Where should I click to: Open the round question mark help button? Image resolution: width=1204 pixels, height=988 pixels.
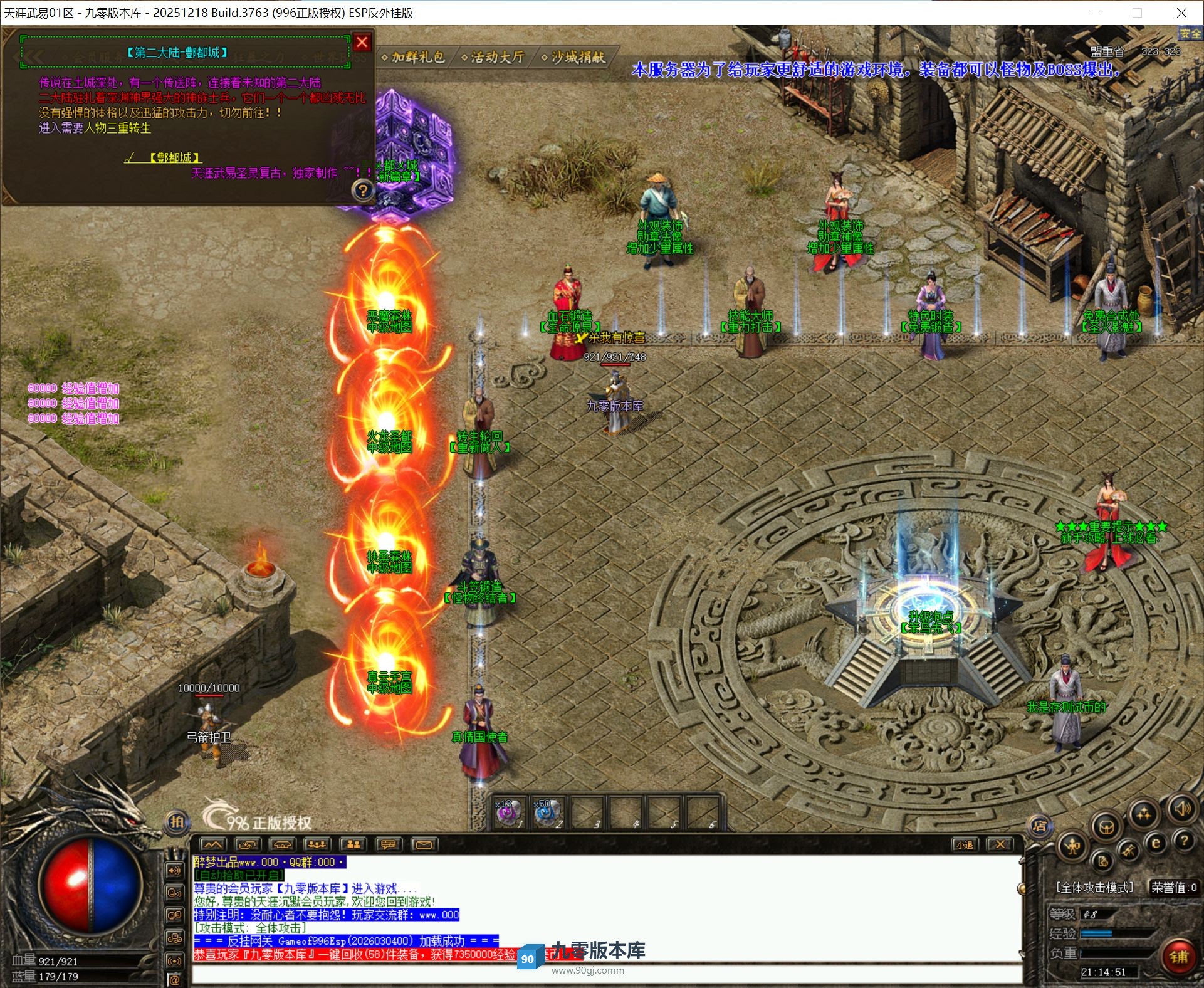pyautogui.click(x=1184, y=840)
